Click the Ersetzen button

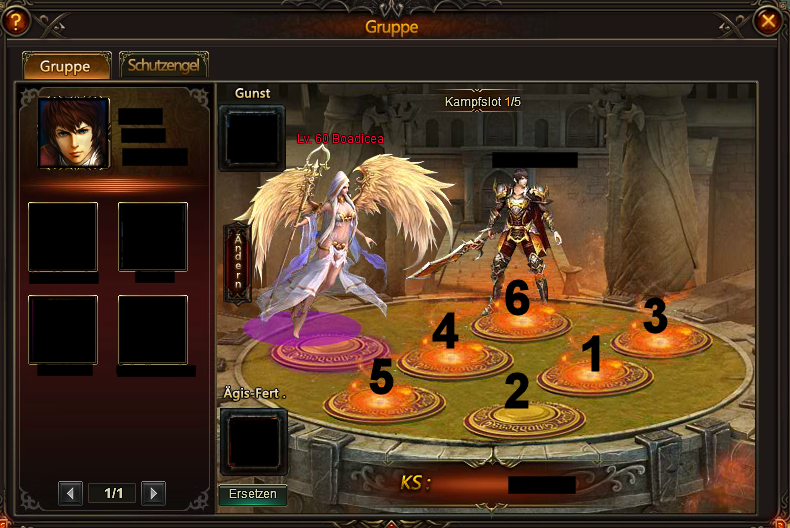(x=252, y=495)
